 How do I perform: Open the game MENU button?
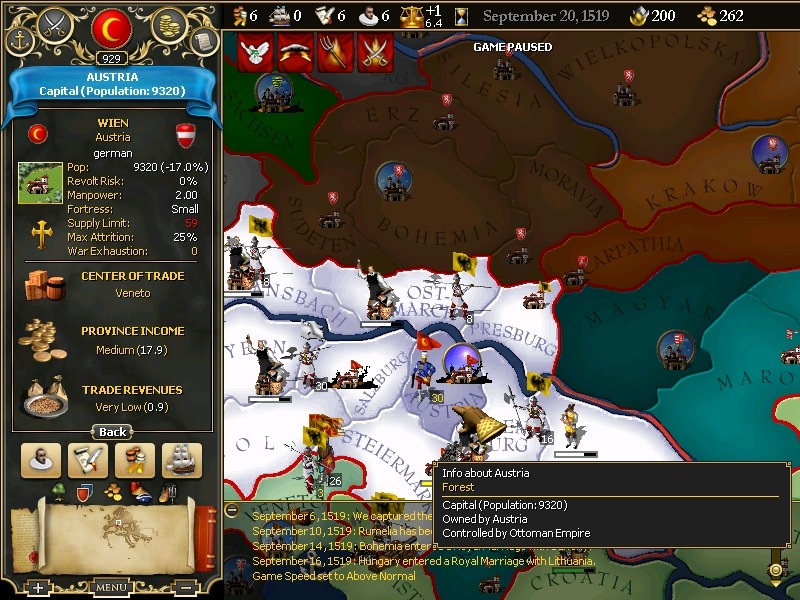(111, 588)
